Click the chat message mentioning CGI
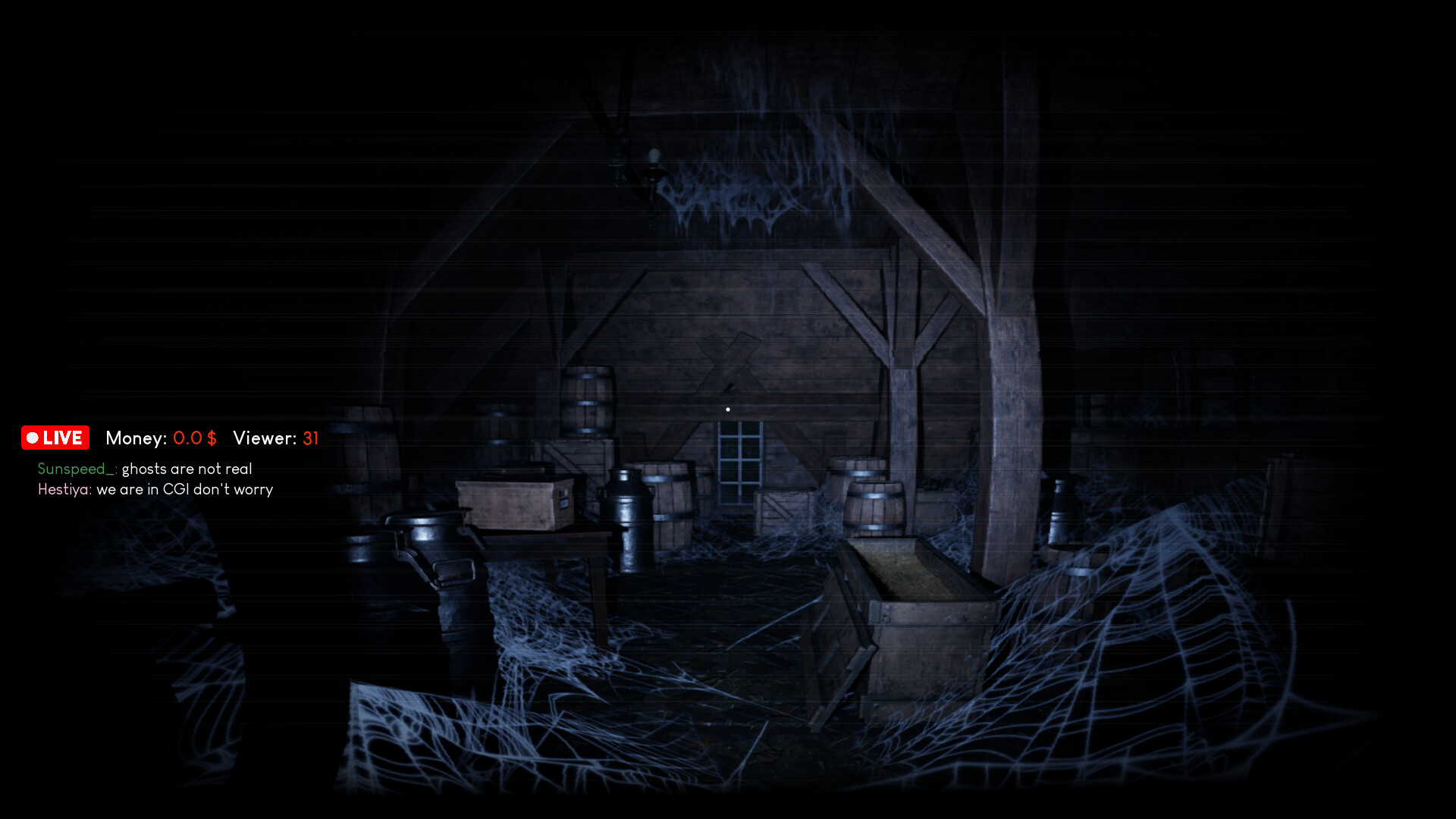Viewport: 1456px width, 819px height. point(184,489)
